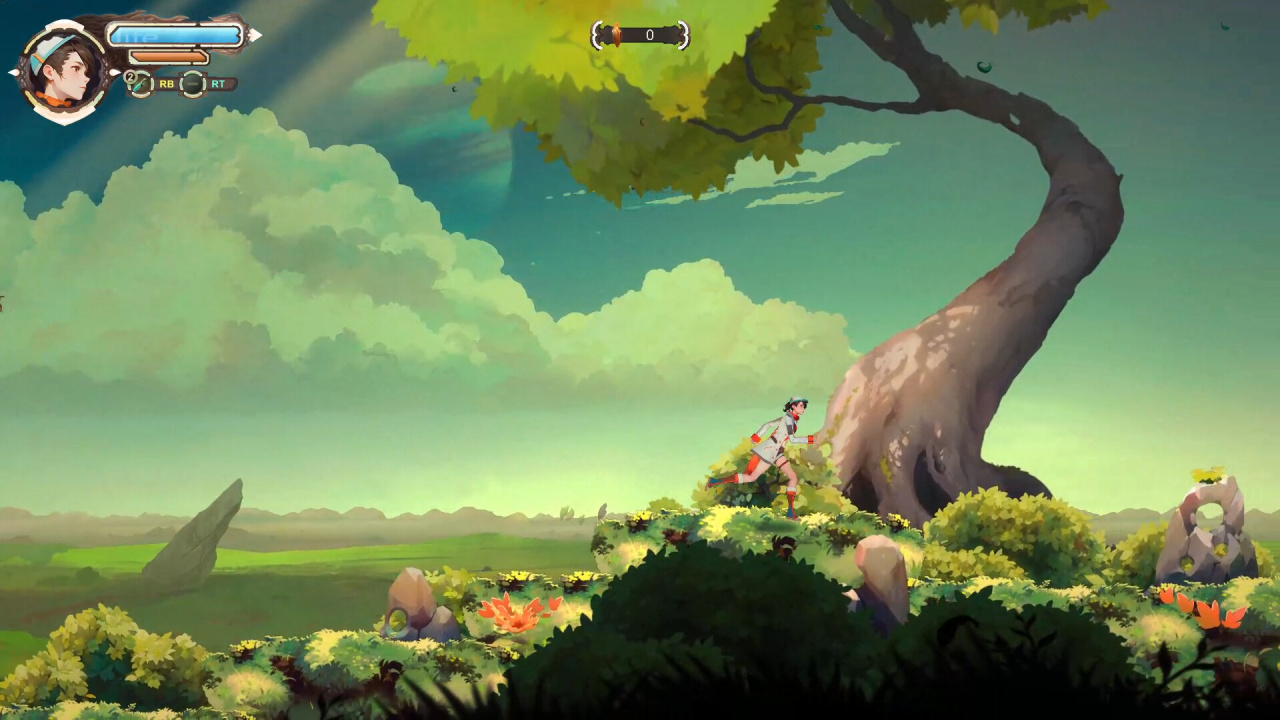Select the teal vial item slot
Screen dimensions: 1280x720
[140, 84]
